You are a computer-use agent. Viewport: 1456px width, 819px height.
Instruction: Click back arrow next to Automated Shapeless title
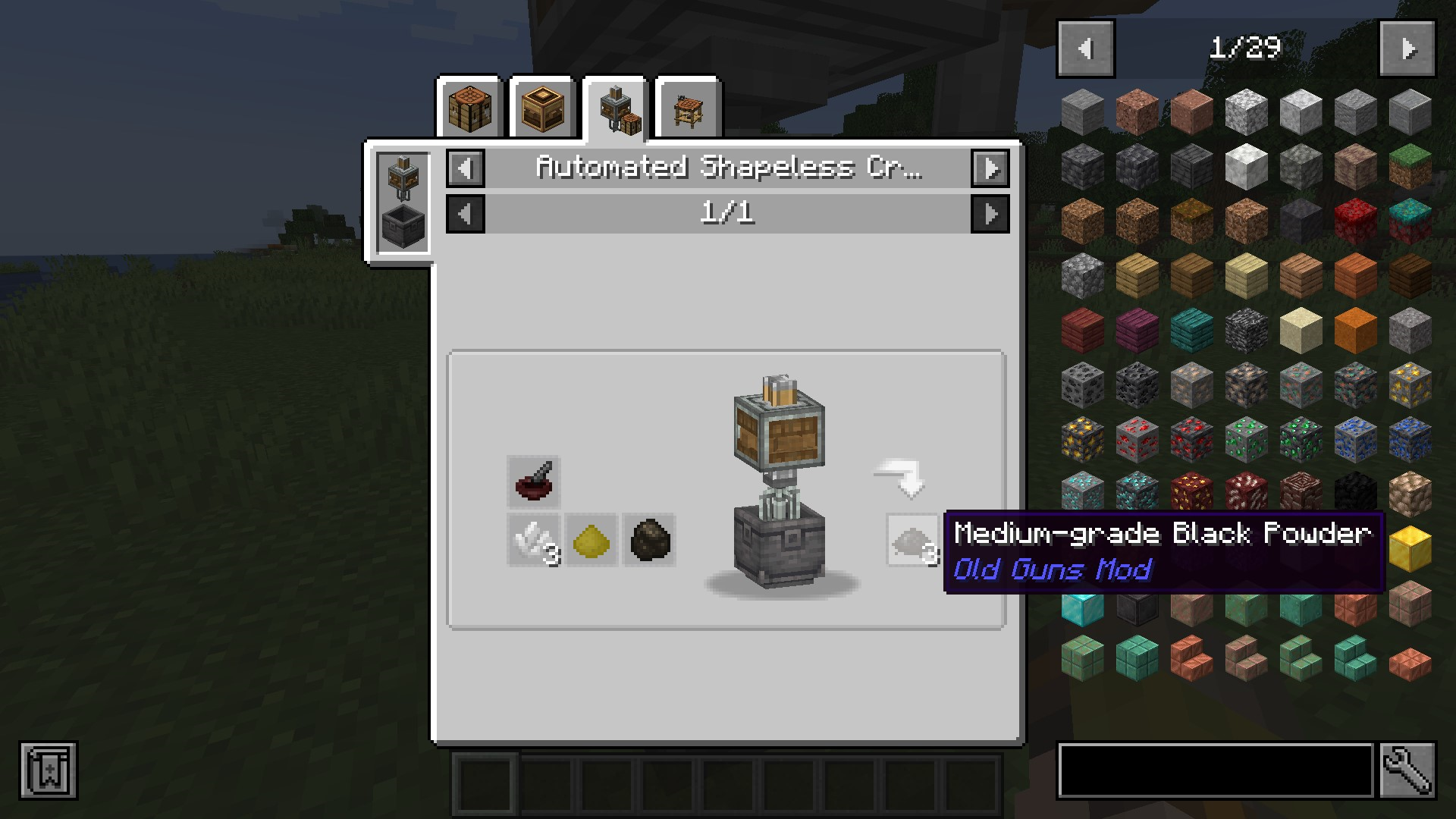[465, 168]
